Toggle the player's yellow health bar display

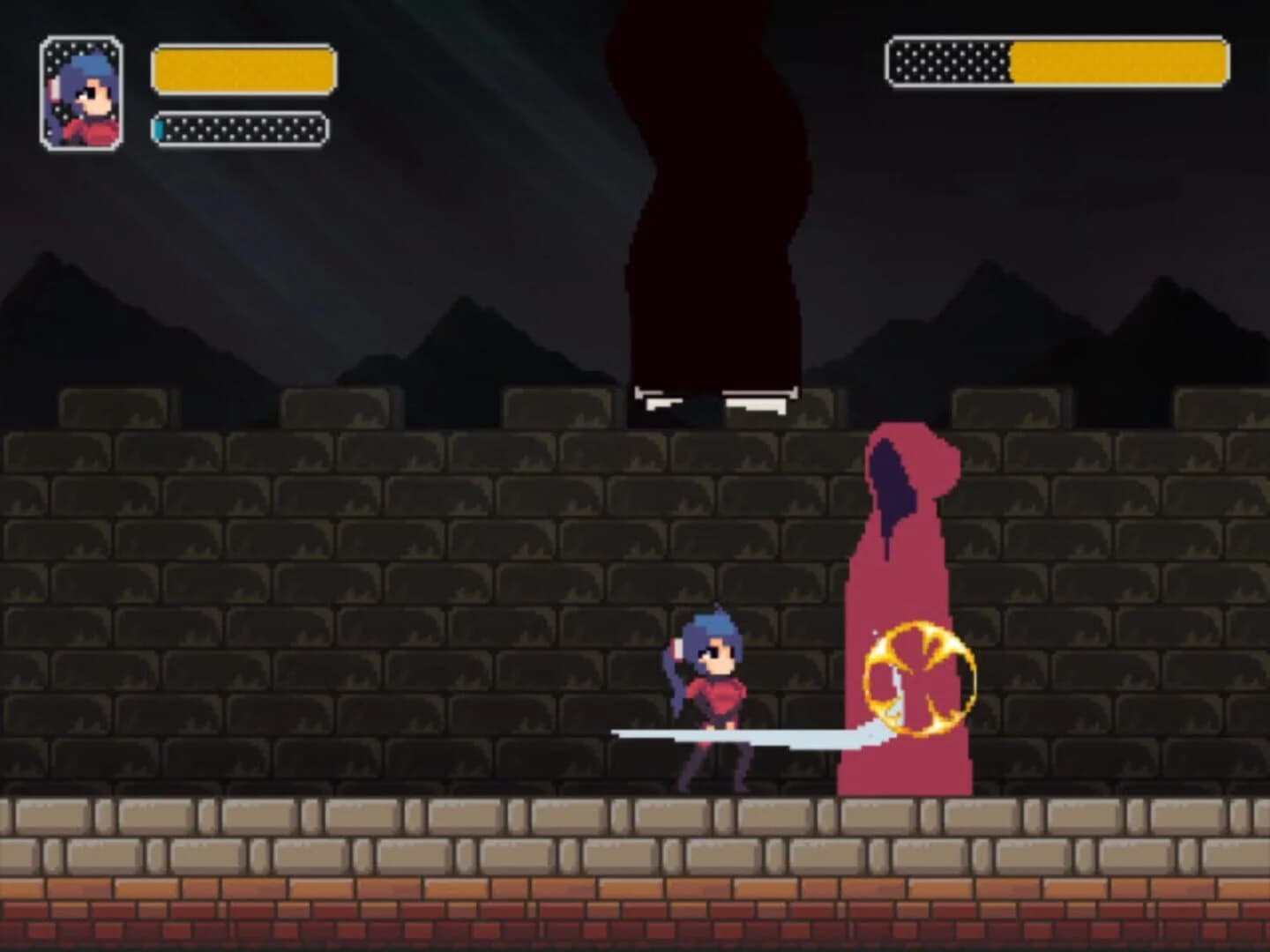pyautogui.click(x=244, y=72)
